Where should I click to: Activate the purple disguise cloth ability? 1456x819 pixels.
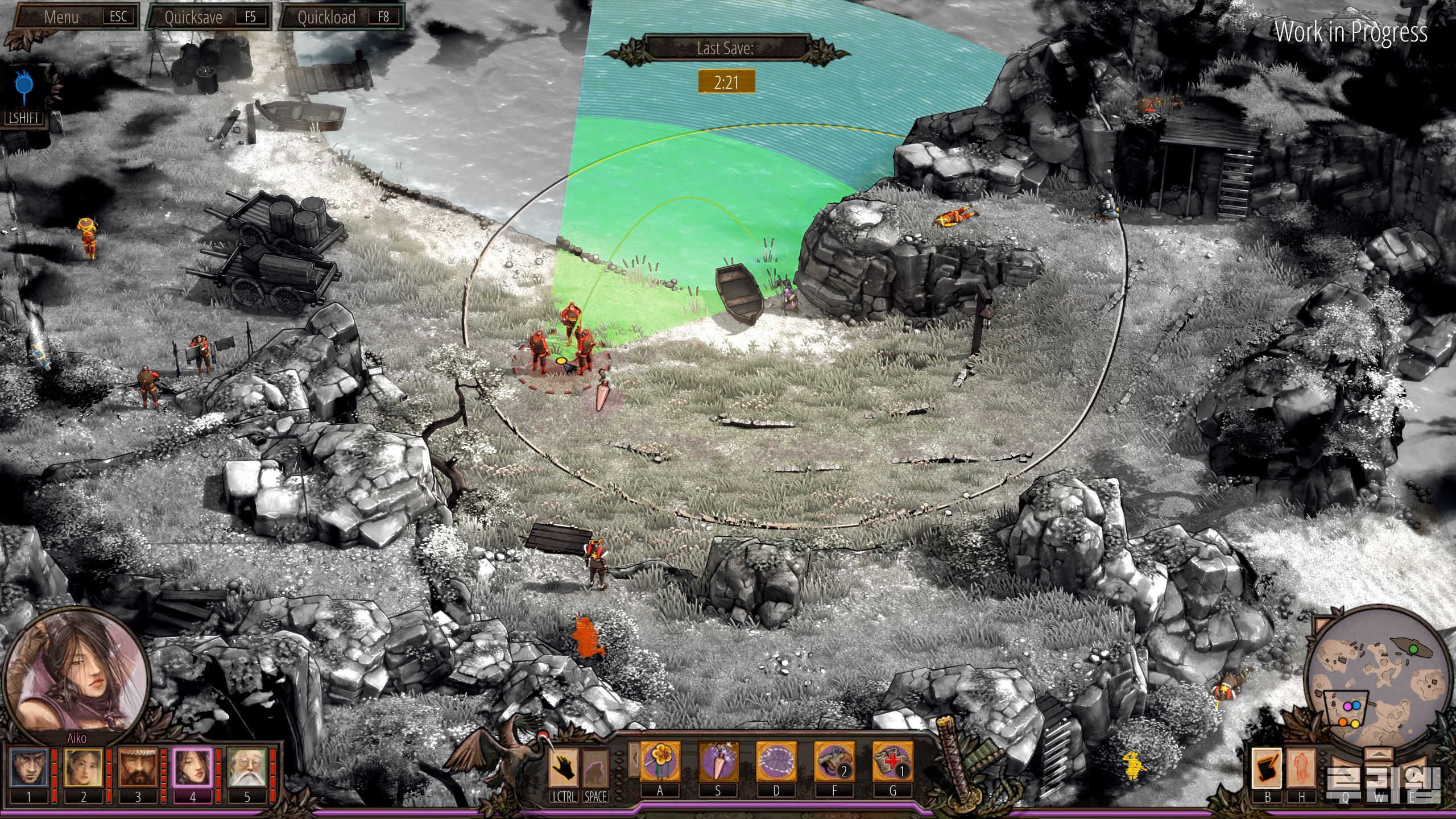[776, 762]
